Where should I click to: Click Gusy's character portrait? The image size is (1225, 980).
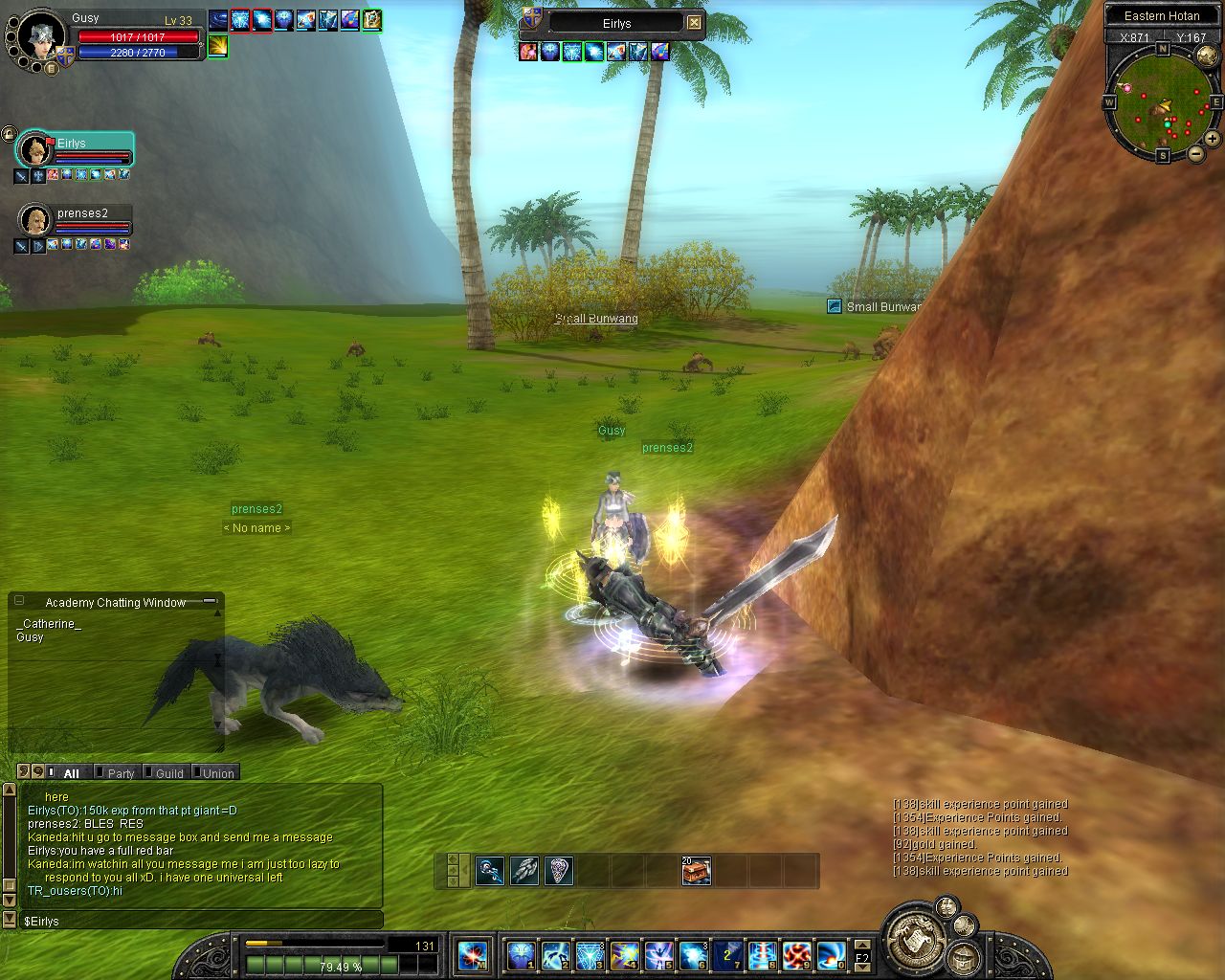click(x=41, y=36)
